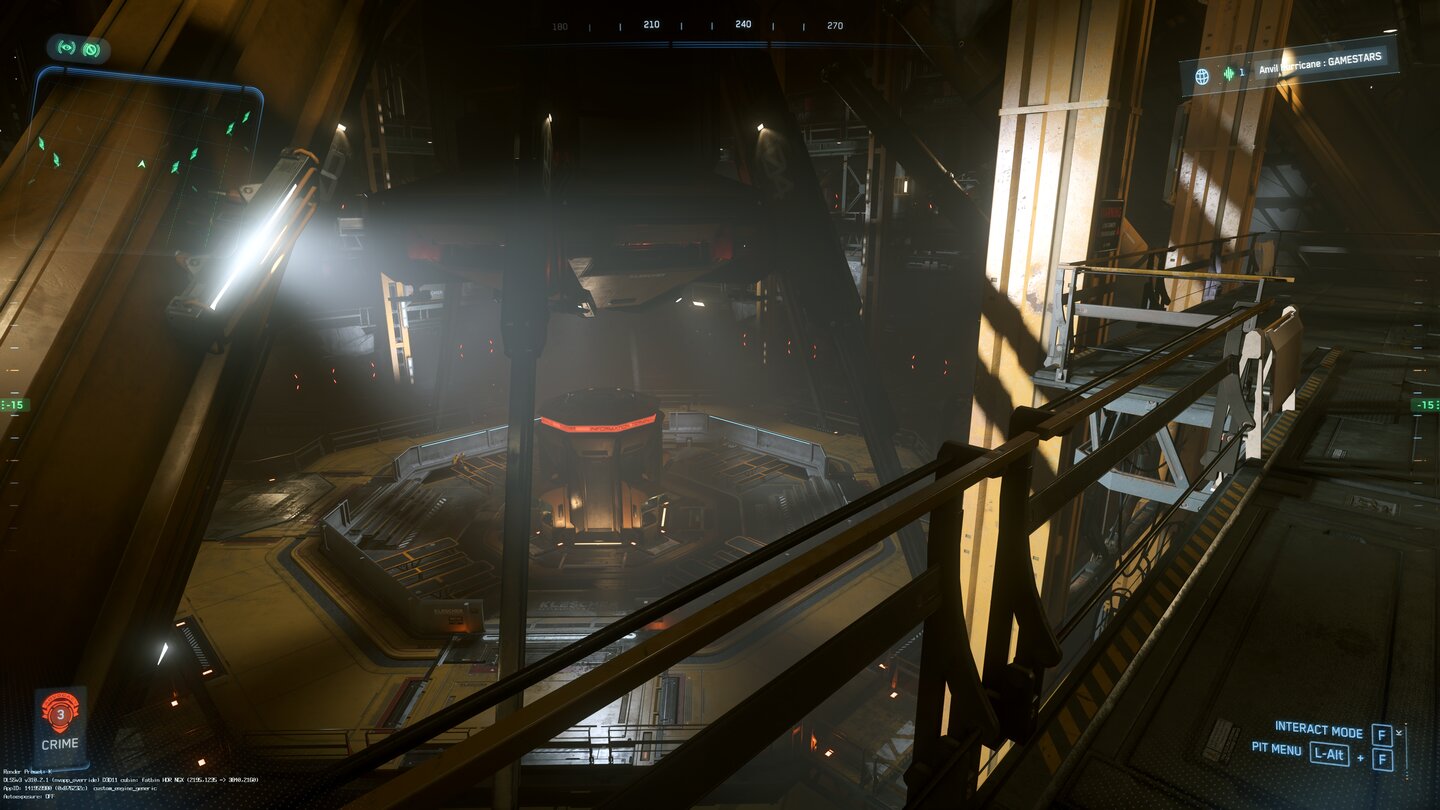This screenshot has width=1440, height=810.
Task: Click the globe network channel icon
Action: [1202, 75]
